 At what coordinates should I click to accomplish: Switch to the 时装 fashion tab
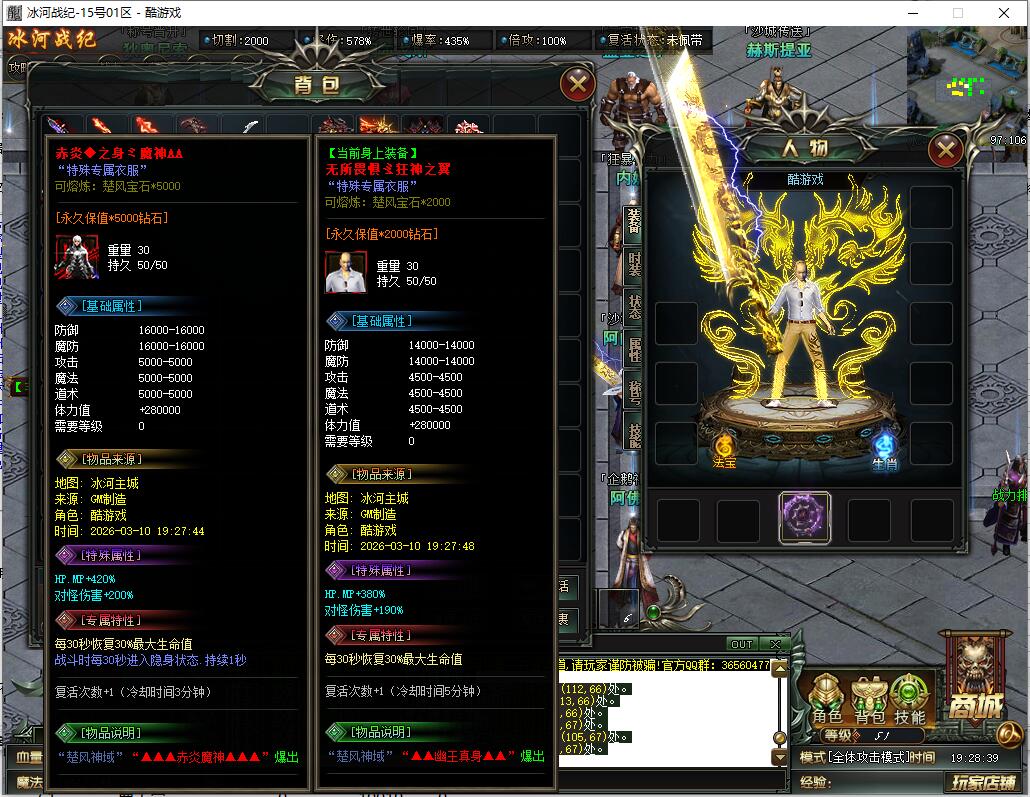click(634, 263)
